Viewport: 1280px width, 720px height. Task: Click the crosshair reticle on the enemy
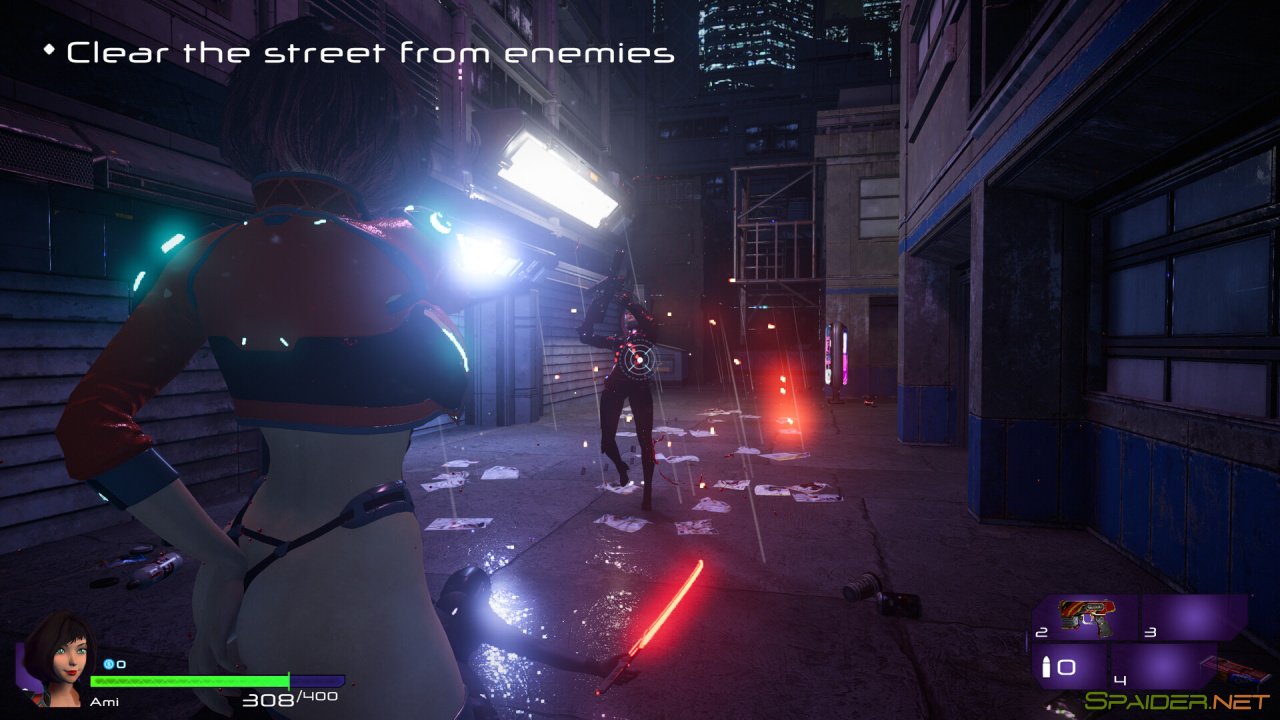coord(638,360)
